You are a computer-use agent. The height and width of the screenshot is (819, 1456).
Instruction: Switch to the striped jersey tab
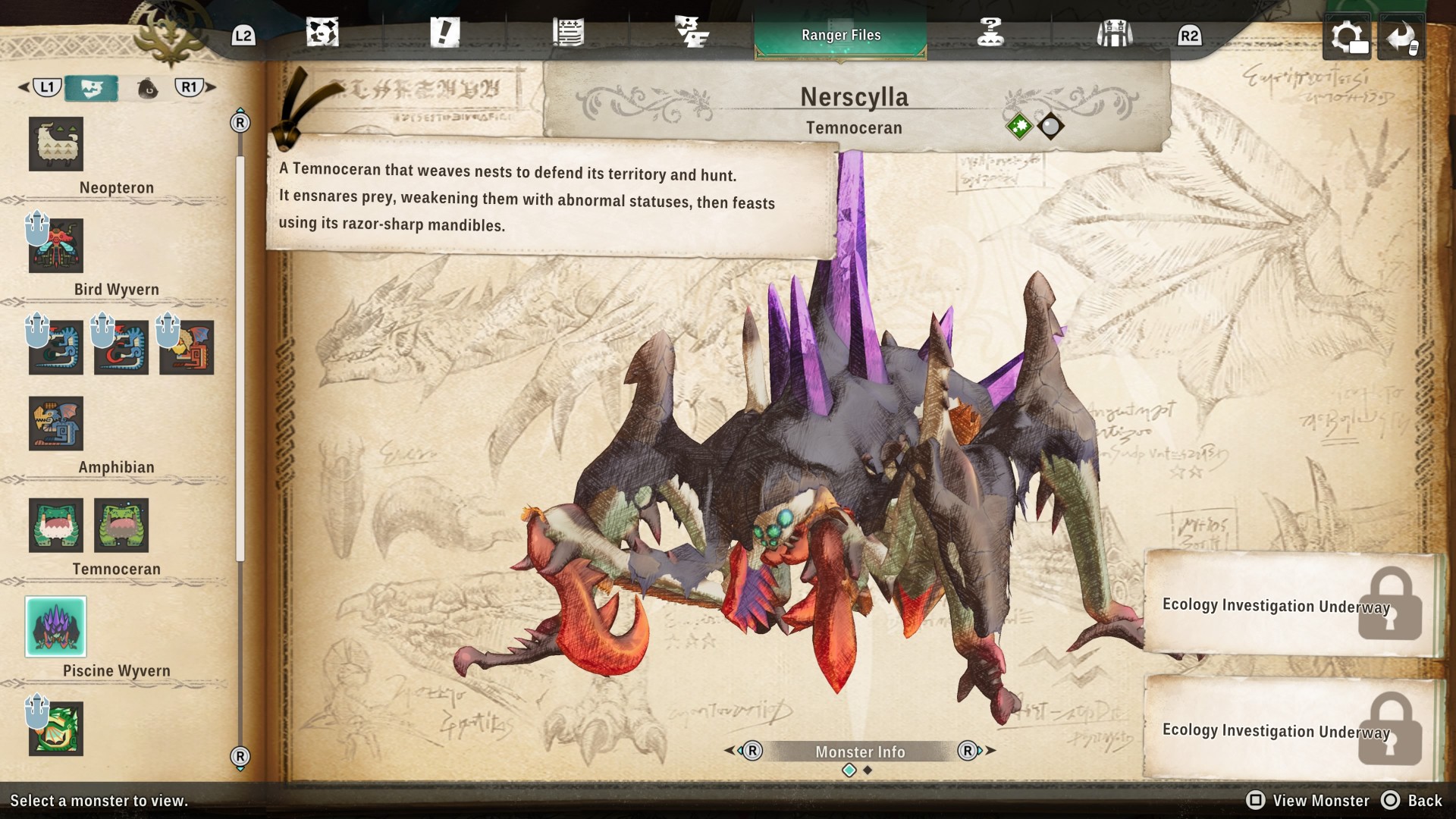pyautogui.click(x=1114, y=33)
